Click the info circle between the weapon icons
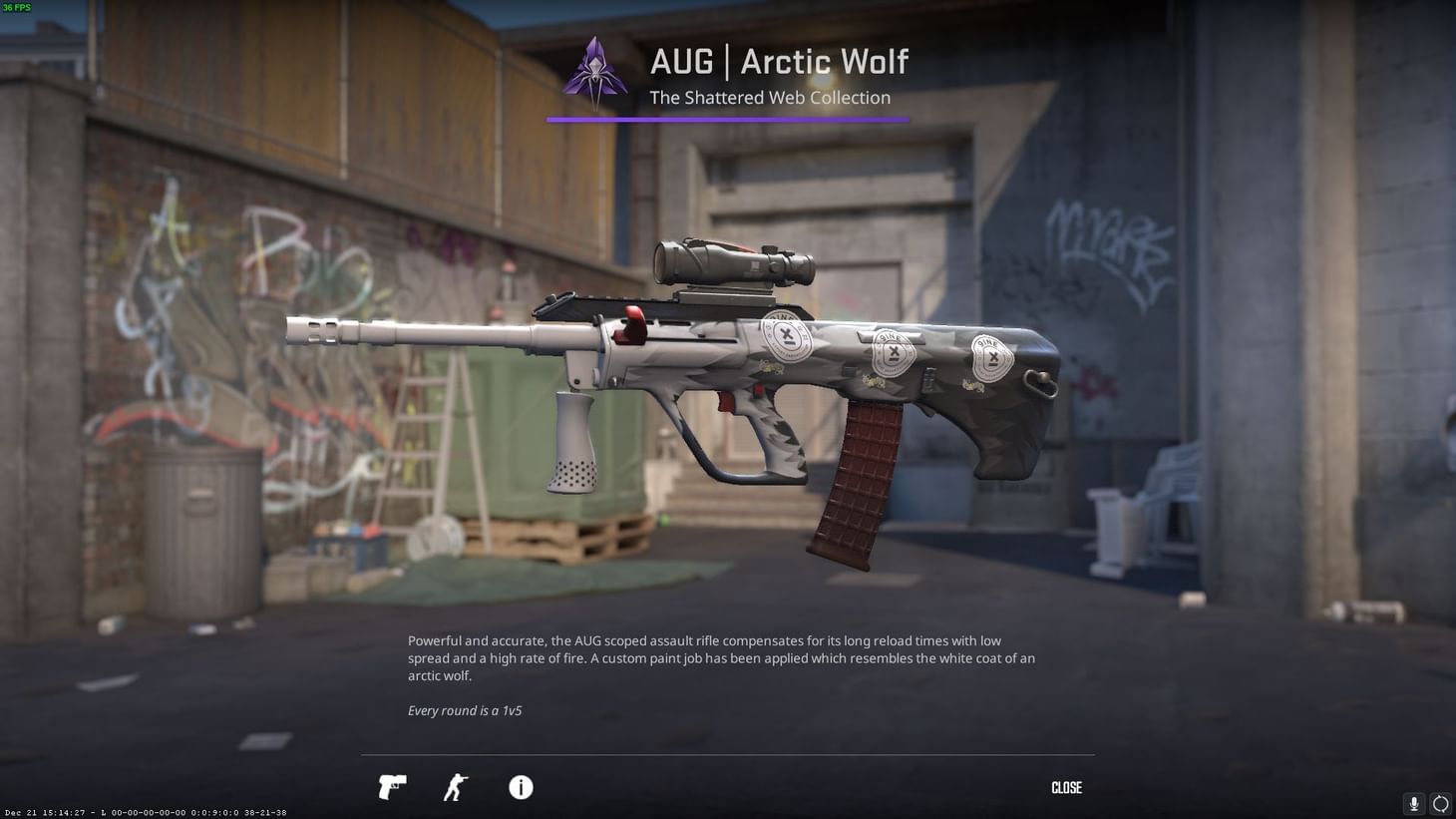The height and width of the screenshot is (819, 1456). click(520, 787)
